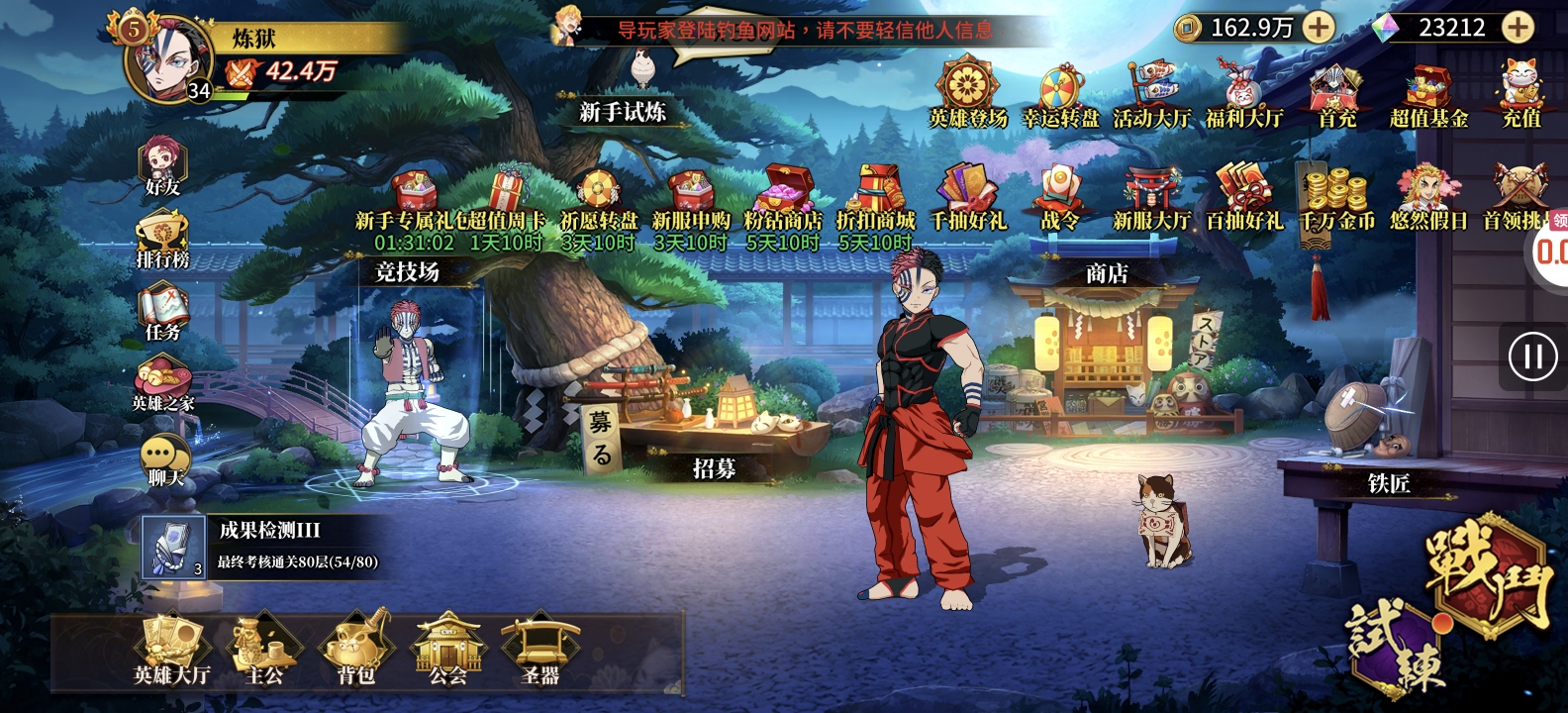Open the 充值 recharge shop
The image size is (1568, 713).
click(1521, 94)
